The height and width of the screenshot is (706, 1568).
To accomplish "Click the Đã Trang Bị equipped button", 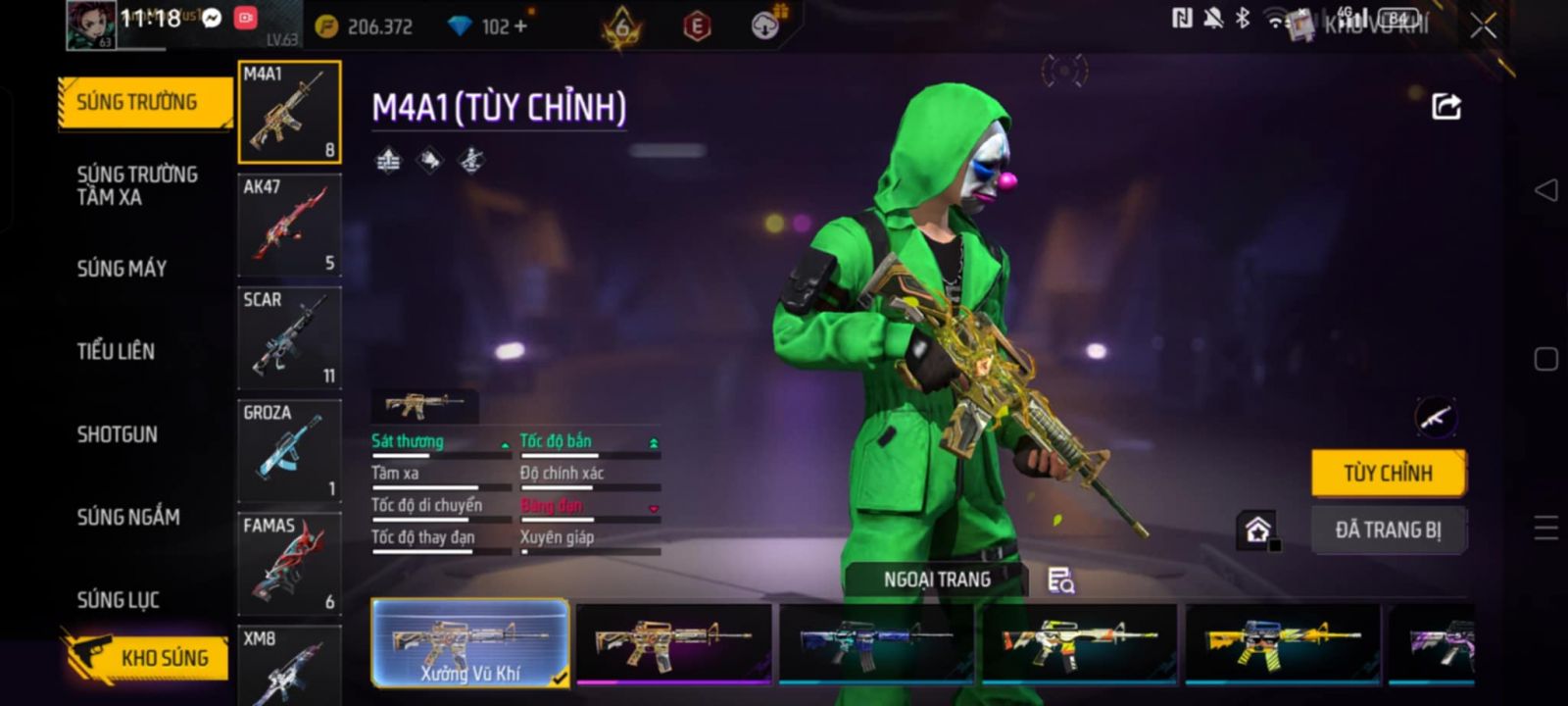I will tap(1388, 530).
